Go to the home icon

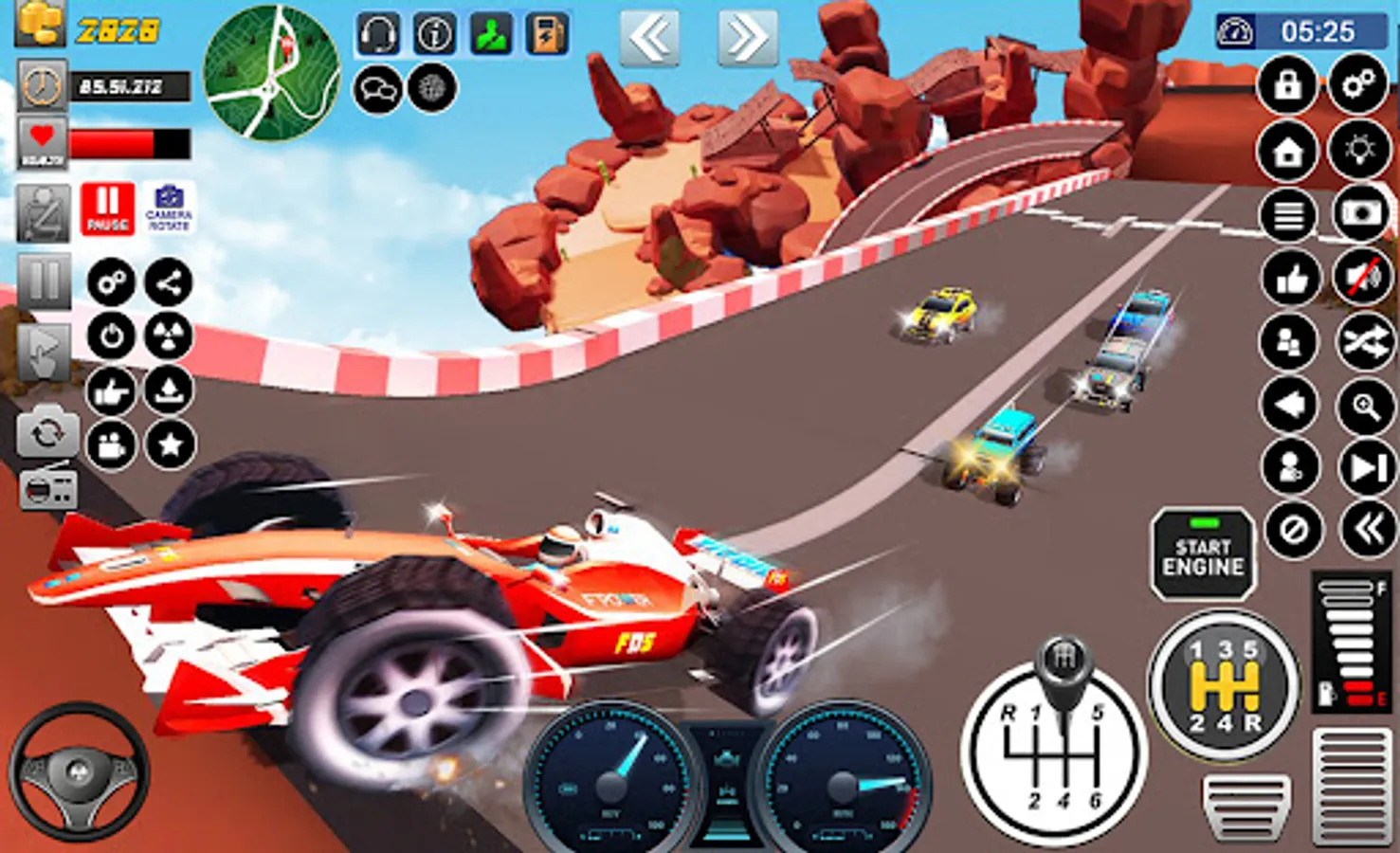tap(1287, 151)
